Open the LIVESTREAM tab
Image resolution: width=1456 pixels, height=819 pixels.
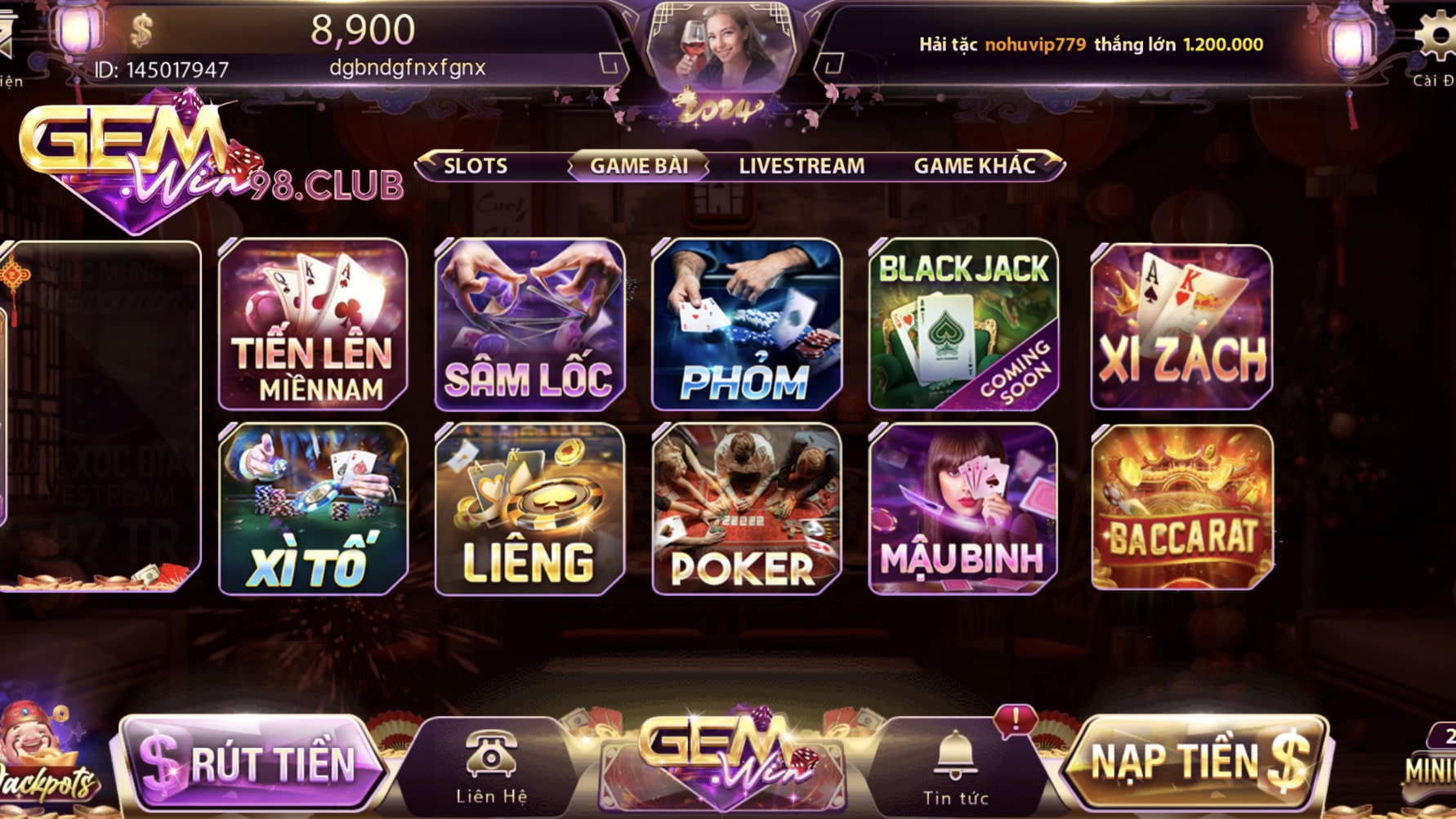click(802, 166)
